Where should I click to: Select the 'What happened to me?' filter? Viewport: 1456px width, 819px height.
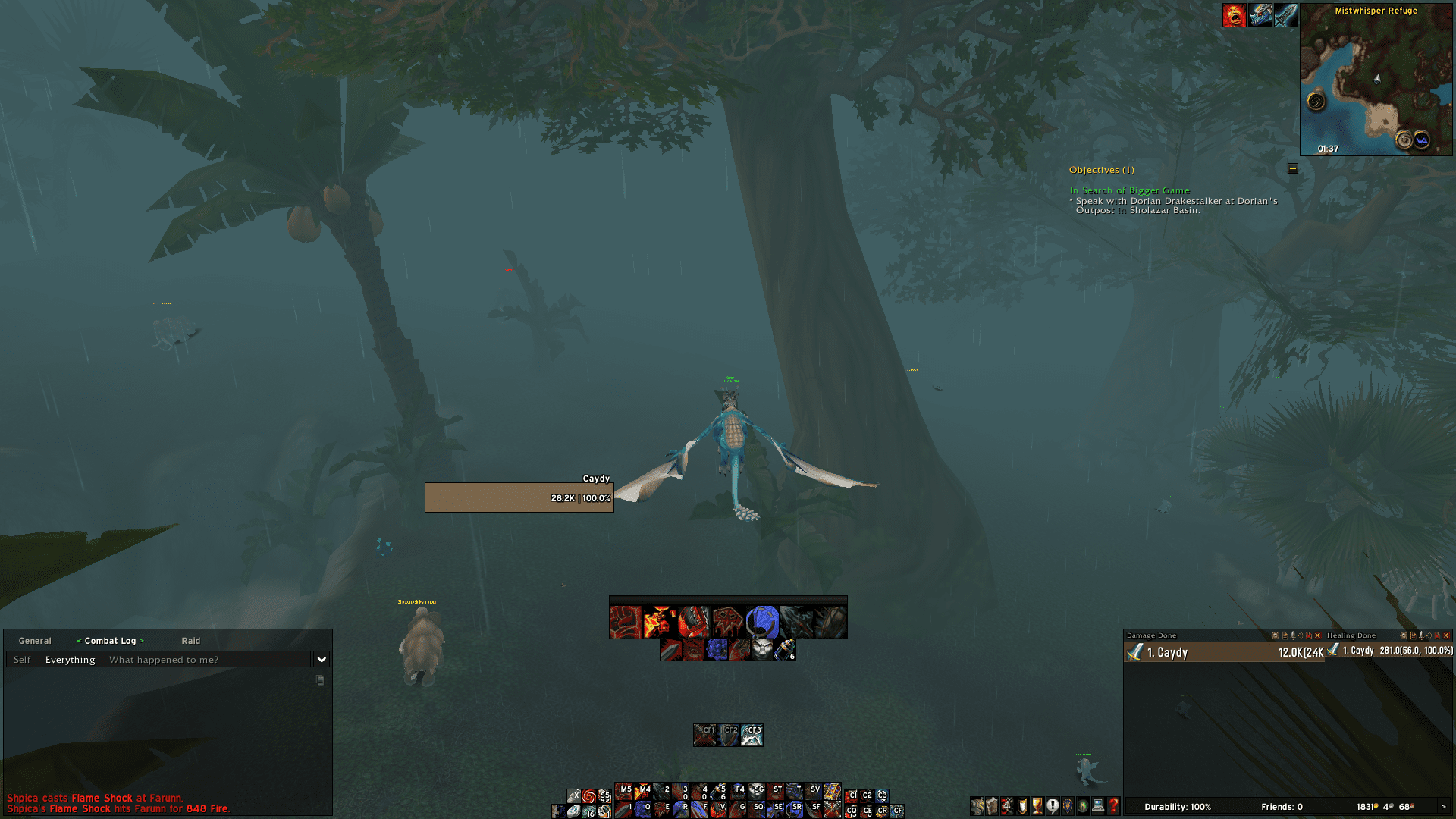coord(164,660)
